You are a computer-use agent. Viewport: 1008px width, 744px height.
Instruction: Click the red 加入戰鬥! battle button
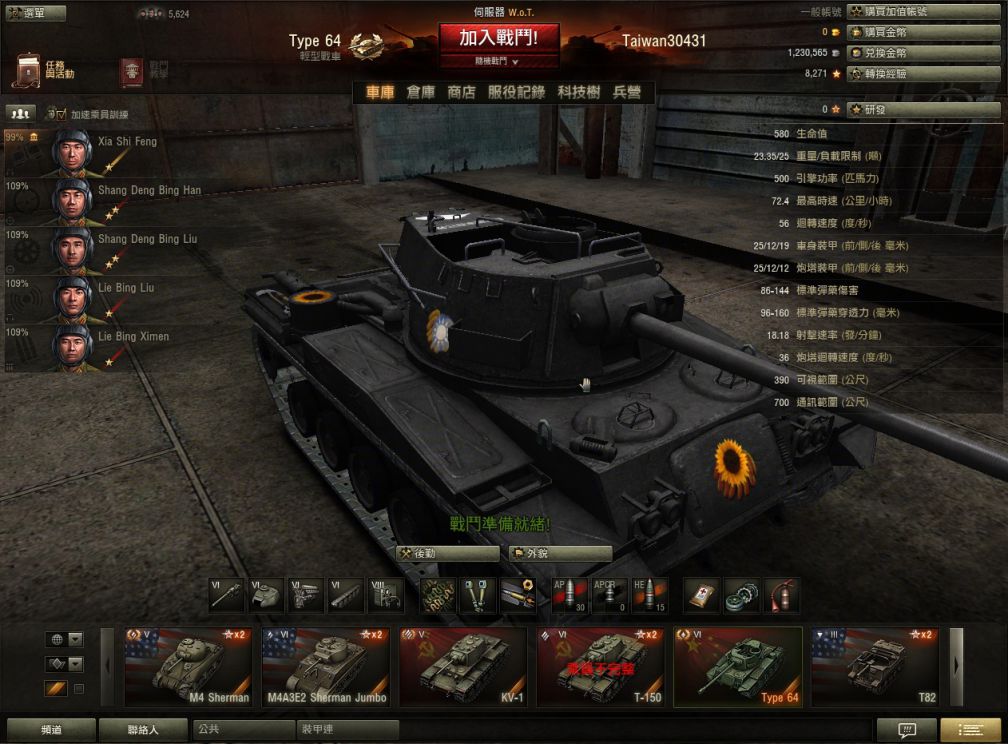click(498, 38)
